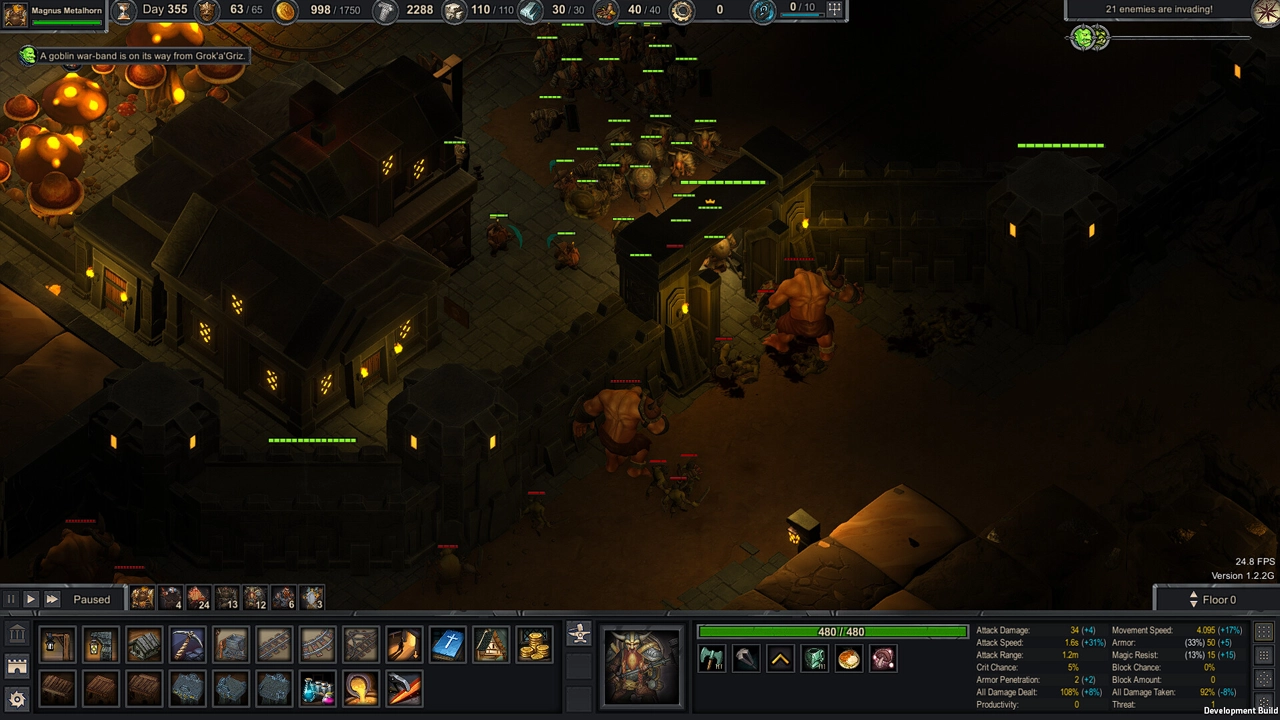Image resolution: width=1280 pixels, height=720 pixels.
Task: Select the battle axe equipment slot
Action: point(712,658)
